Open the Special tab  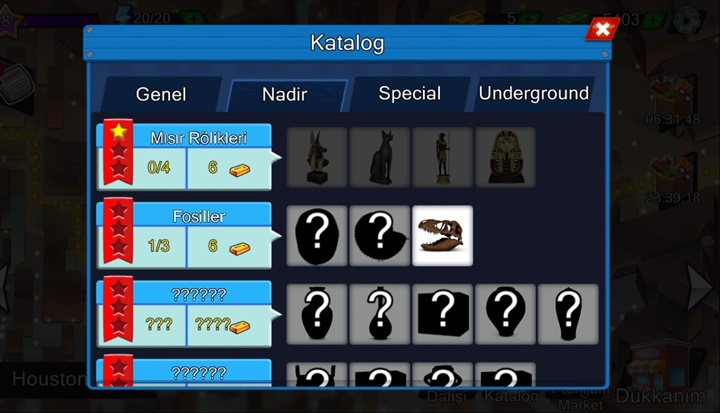click(409, 94)
